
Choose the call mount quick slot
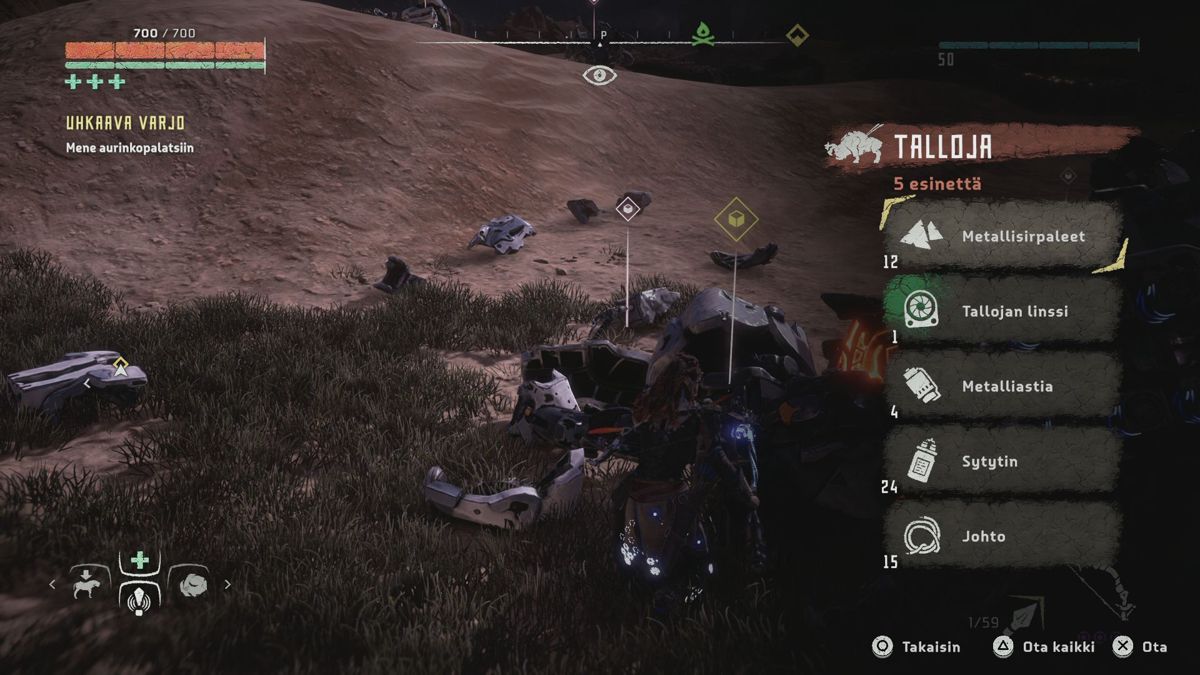coord(90,583)
